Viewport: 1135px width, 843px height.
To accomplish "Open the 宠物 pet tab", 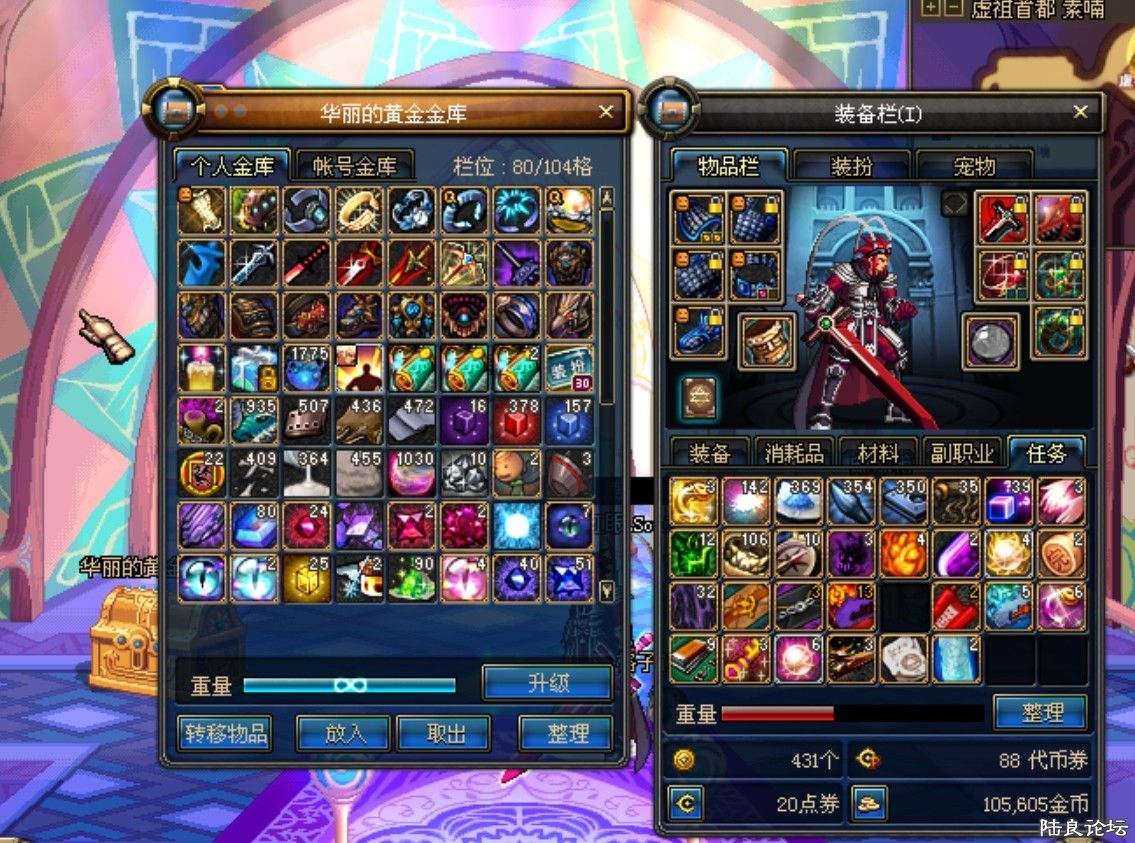I will pyautogui.click(x=974, y=166).
